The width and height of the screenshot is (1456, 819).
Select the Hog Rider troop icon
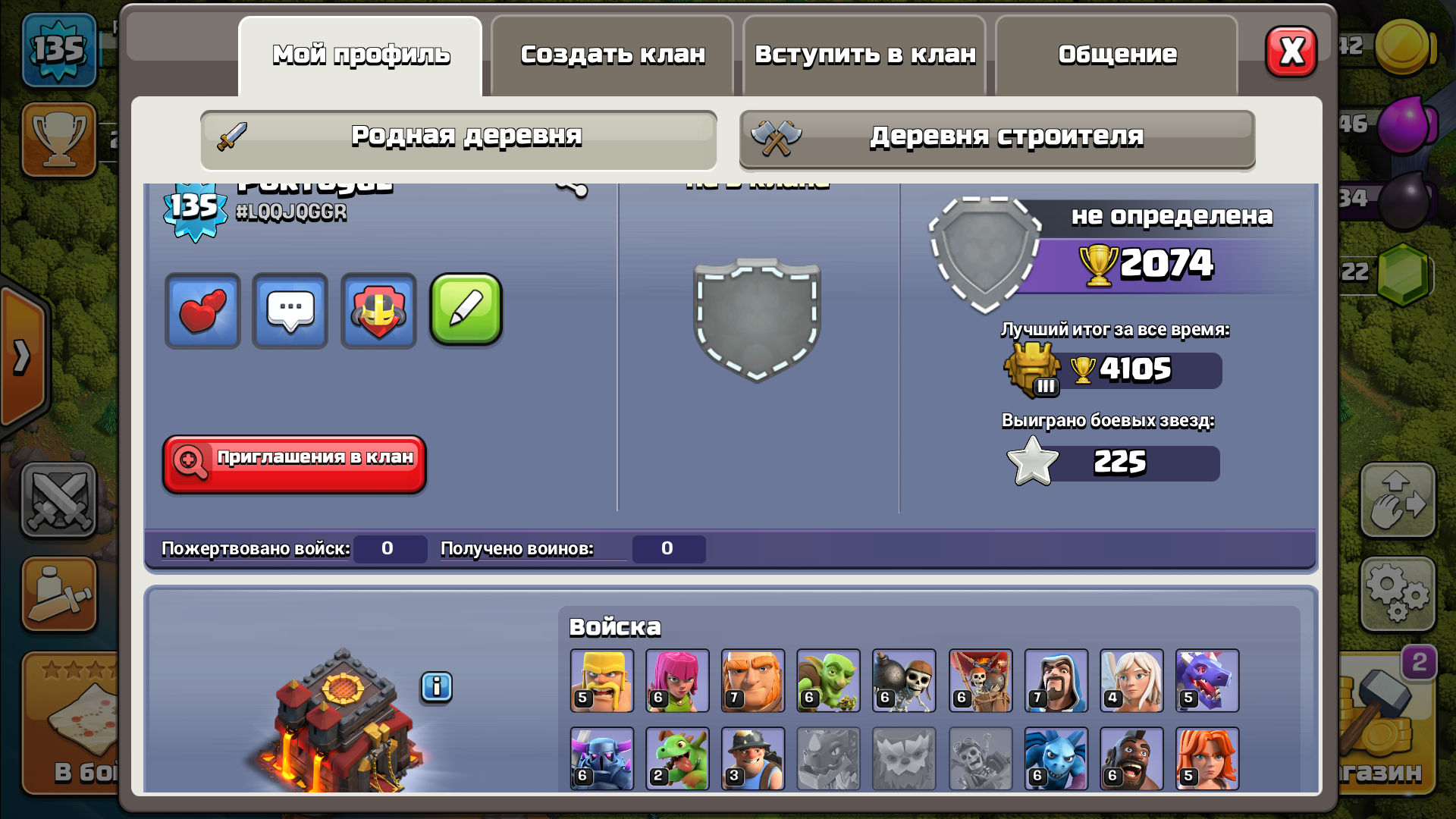point(1131,758)
